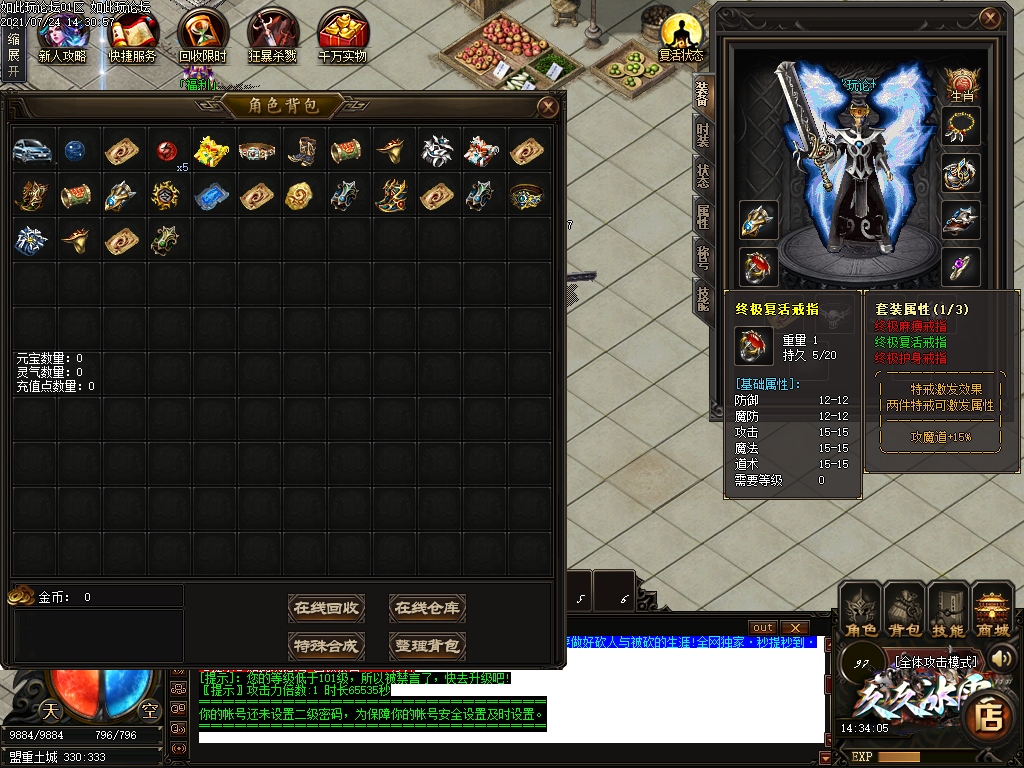Open the 新人攻略 newbie guide
The height and width of the screenshot is (768, 1024).
point(62,34)
